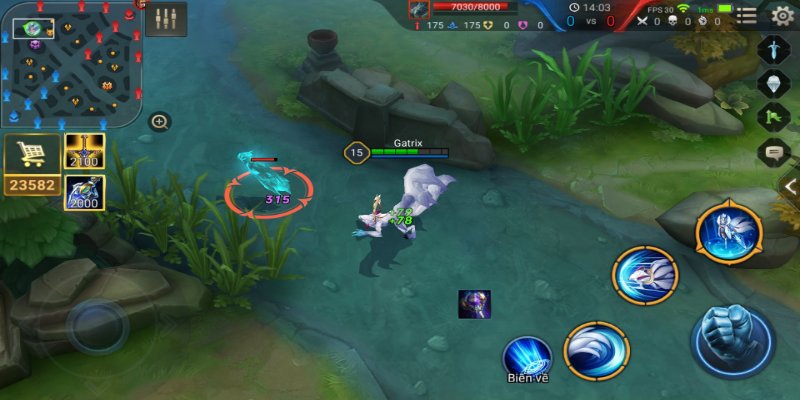The height and width of the screenshot is (400, 800).
Task: Select the hero portrait beside the health bar
Action: pyautogui.click(x=418, y=9)
